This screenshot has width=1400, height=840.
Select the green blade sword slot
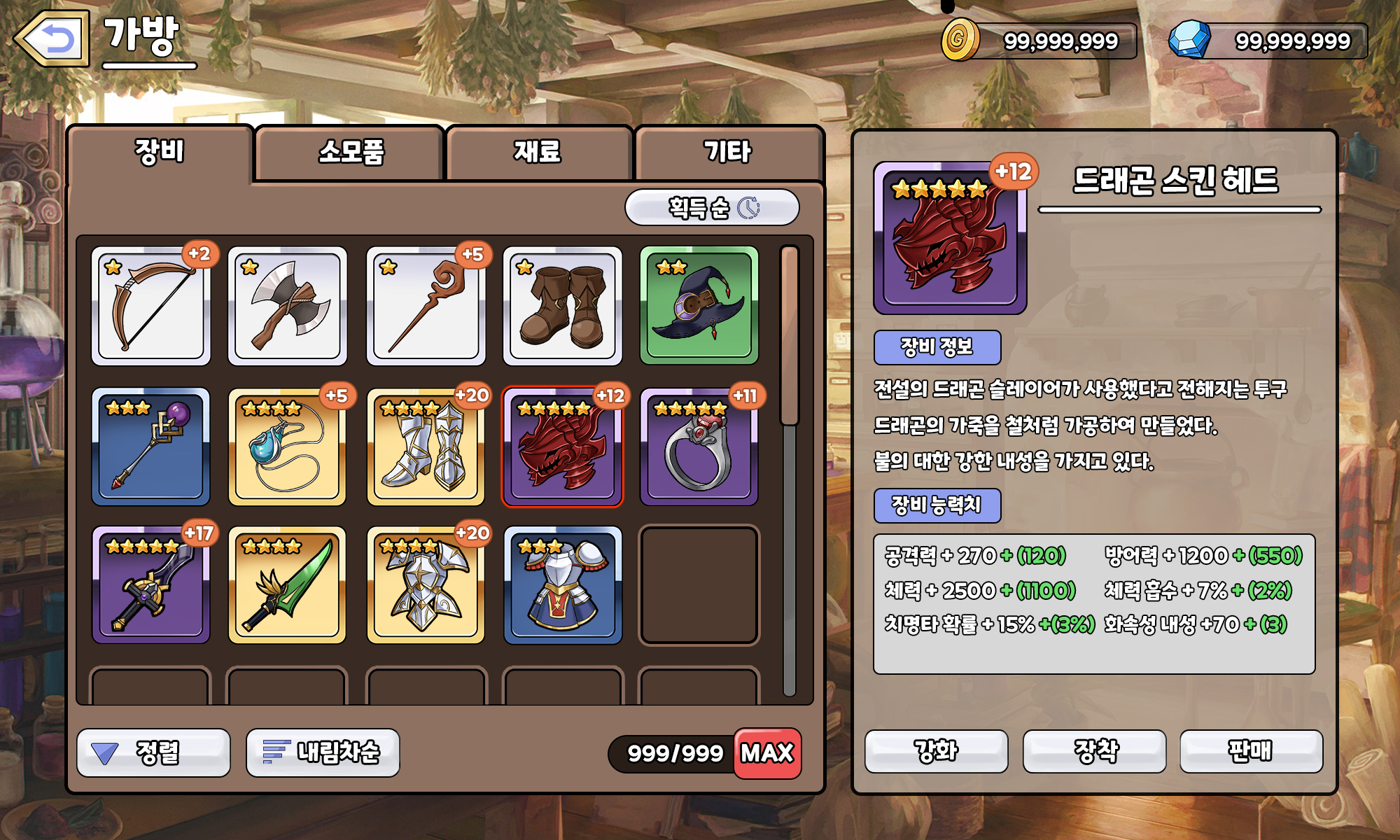point(288,585)
